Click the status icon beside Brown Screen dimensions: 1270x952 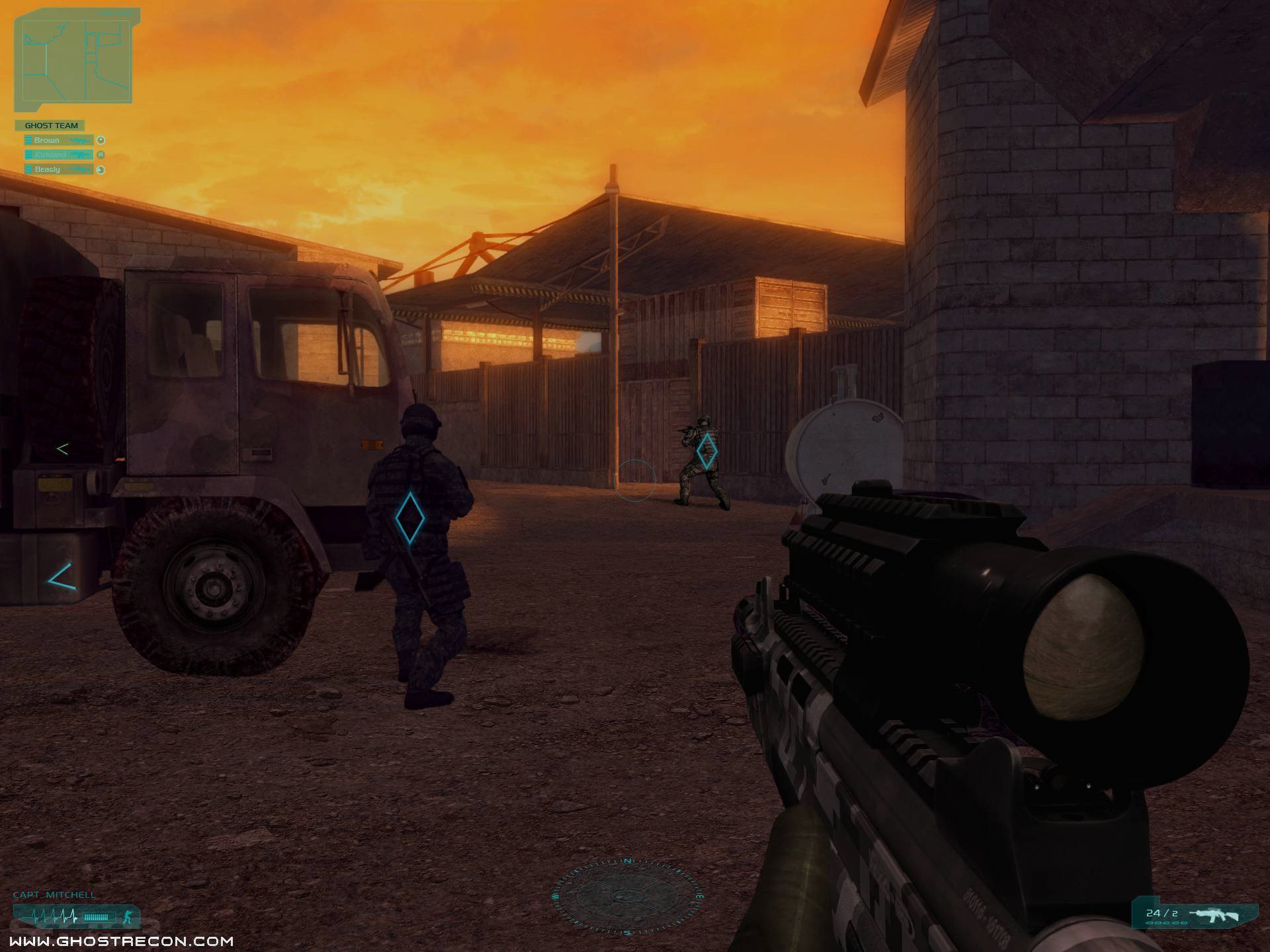click(101, 140)
